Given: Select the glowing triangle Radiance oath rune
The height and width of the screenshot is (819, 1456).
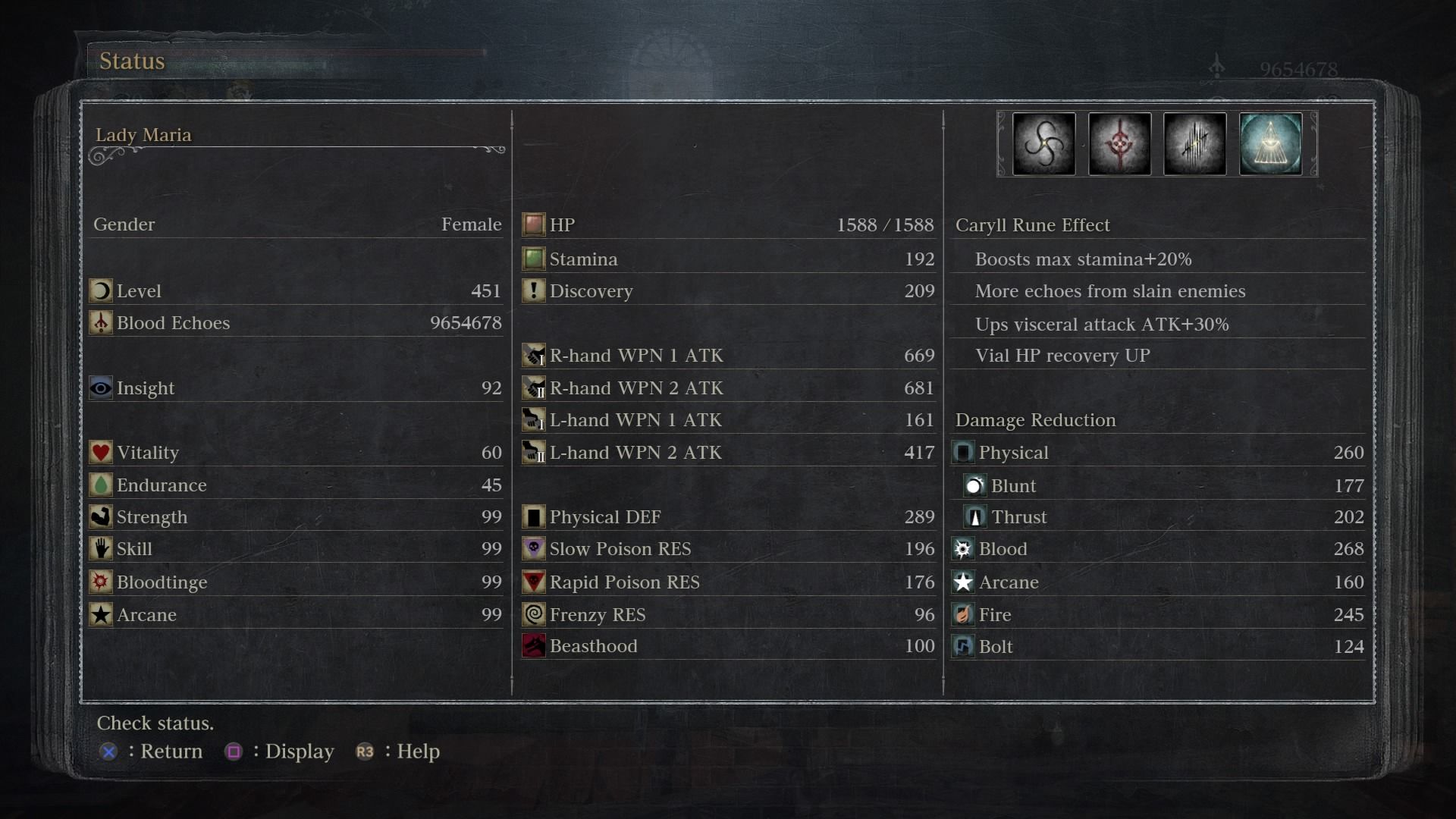Looking at the screenshot, I should pyautogui.click(x=1270, y=144).
